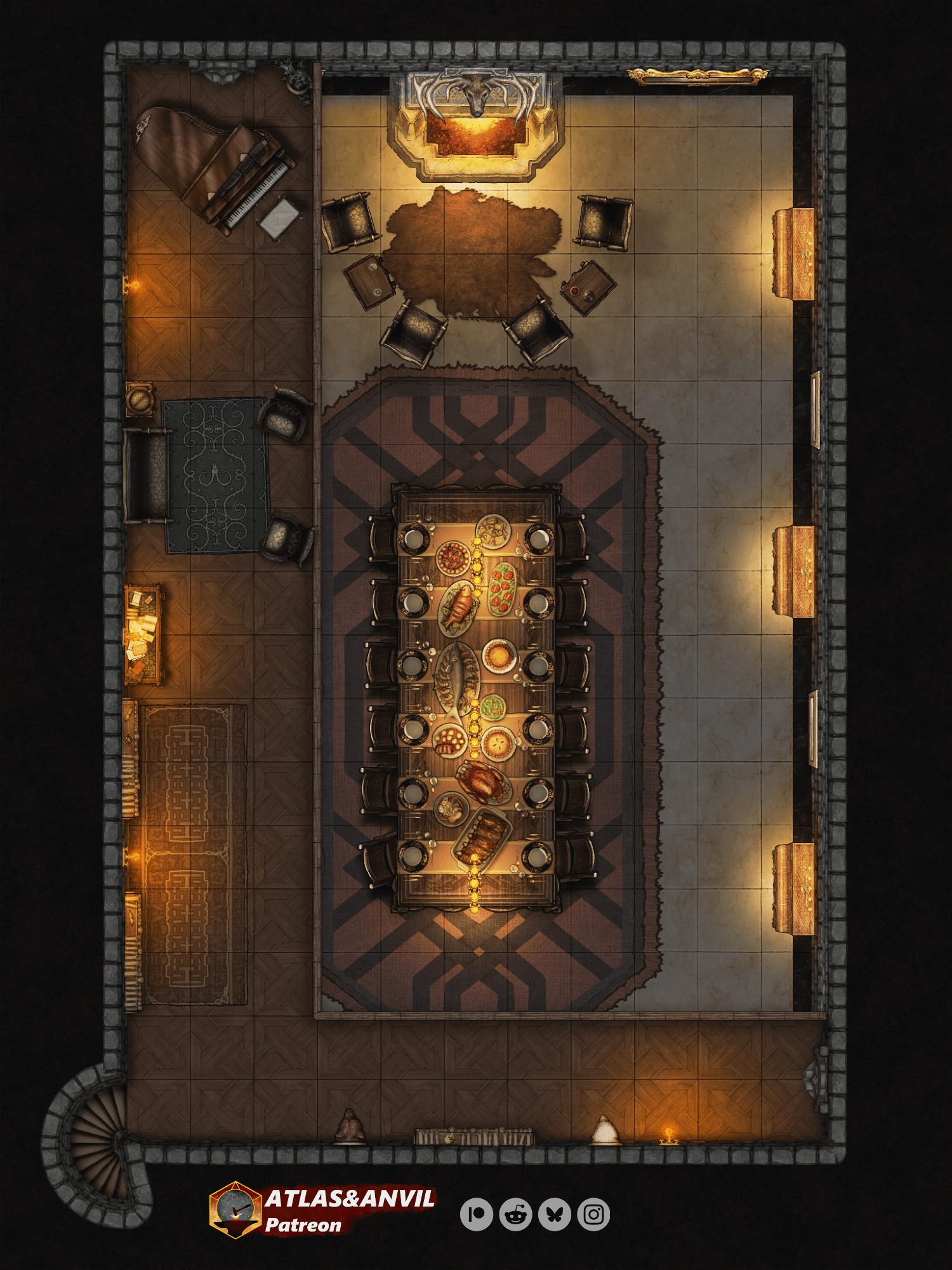The height and width of the screenshot is (1270, 952).
Task: Open the Reddit social icon
Action: pyautogui.click(x=515, y=1214)
